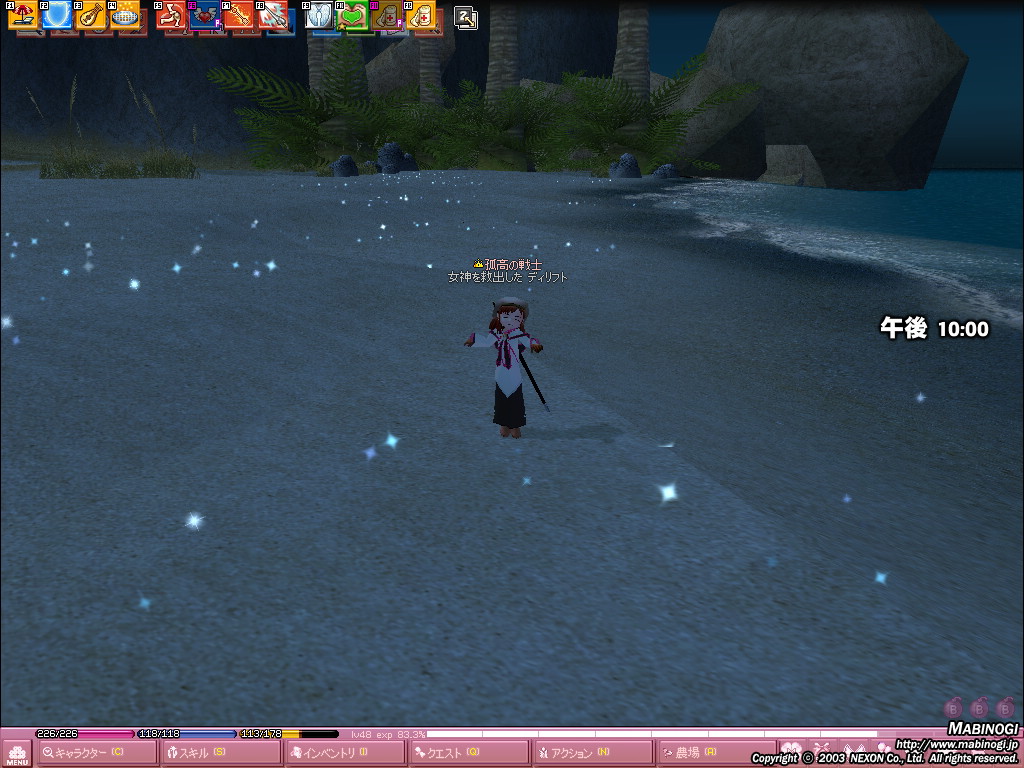Use the F1 beach umbrella rest skill
This screenshot has width=1024, height=768.
[22, 15]
